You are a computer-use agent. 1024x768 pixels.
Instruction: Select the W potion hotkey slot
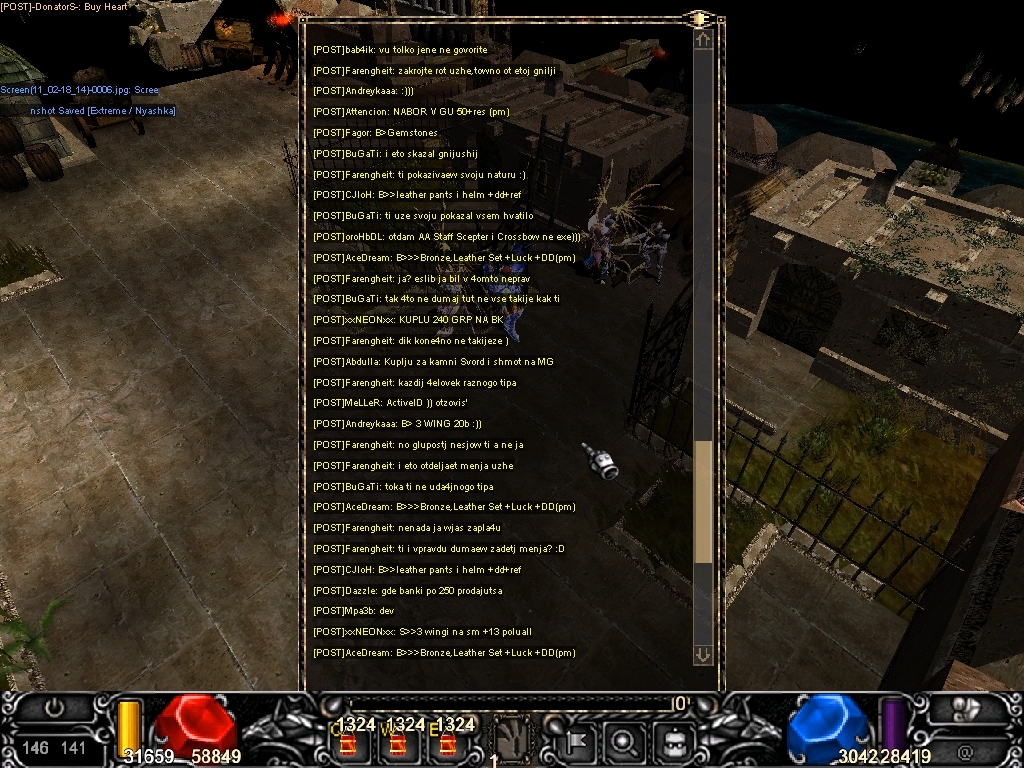pyautogui.click(x=396, y=742)
